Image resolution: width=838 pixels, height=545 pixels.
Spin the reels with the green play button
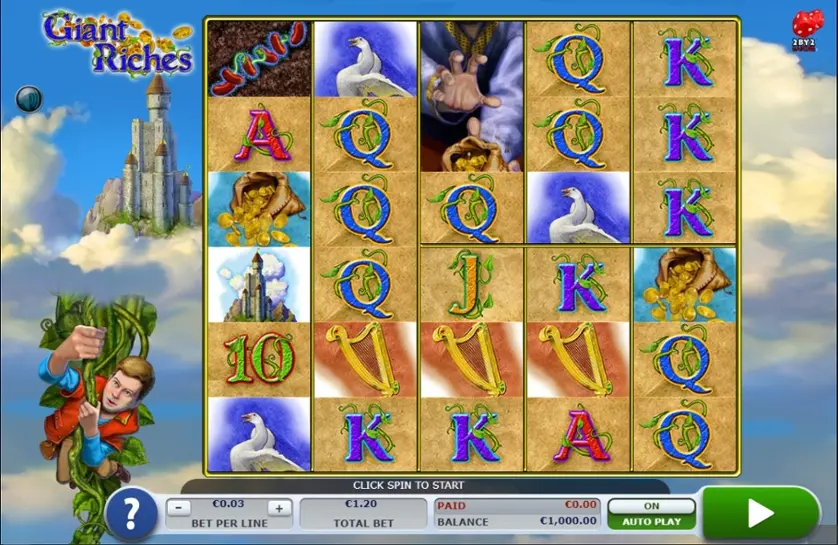click(x=760, y=514)
